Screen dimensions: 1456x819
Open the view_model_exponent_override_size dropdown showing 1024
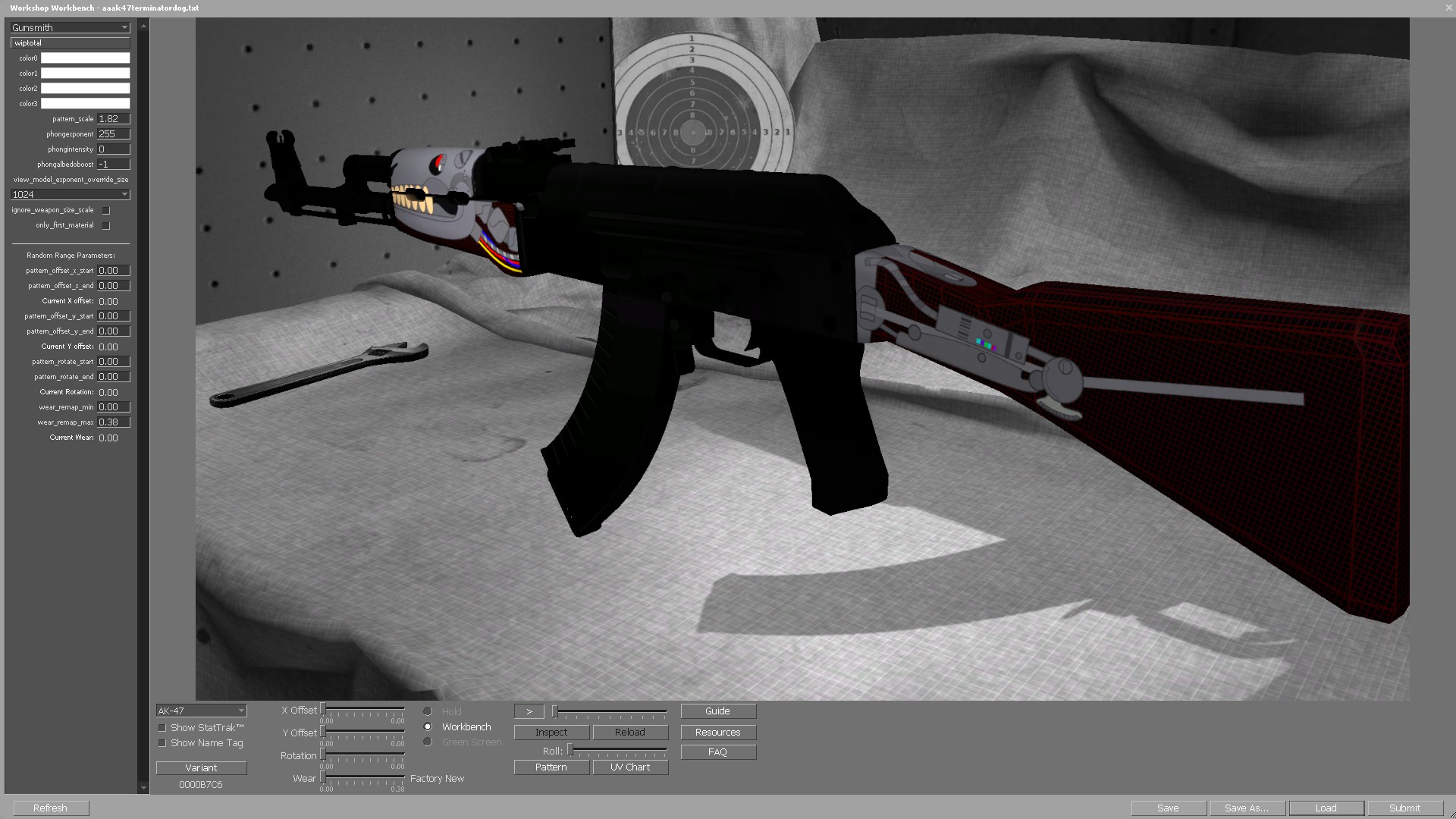68,194
